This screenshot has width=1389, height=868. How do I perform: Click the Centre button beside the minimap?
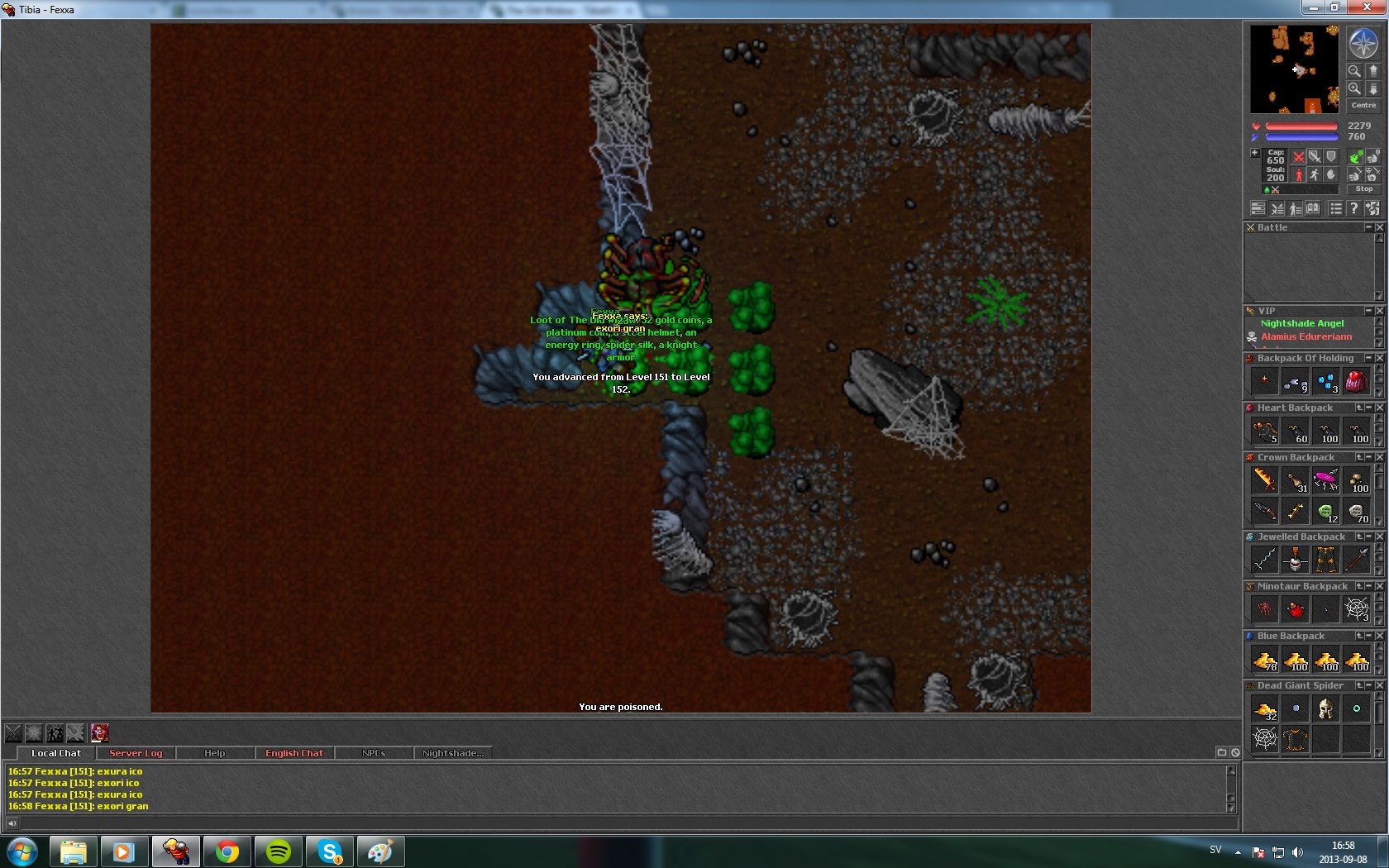pos(1363,105)
